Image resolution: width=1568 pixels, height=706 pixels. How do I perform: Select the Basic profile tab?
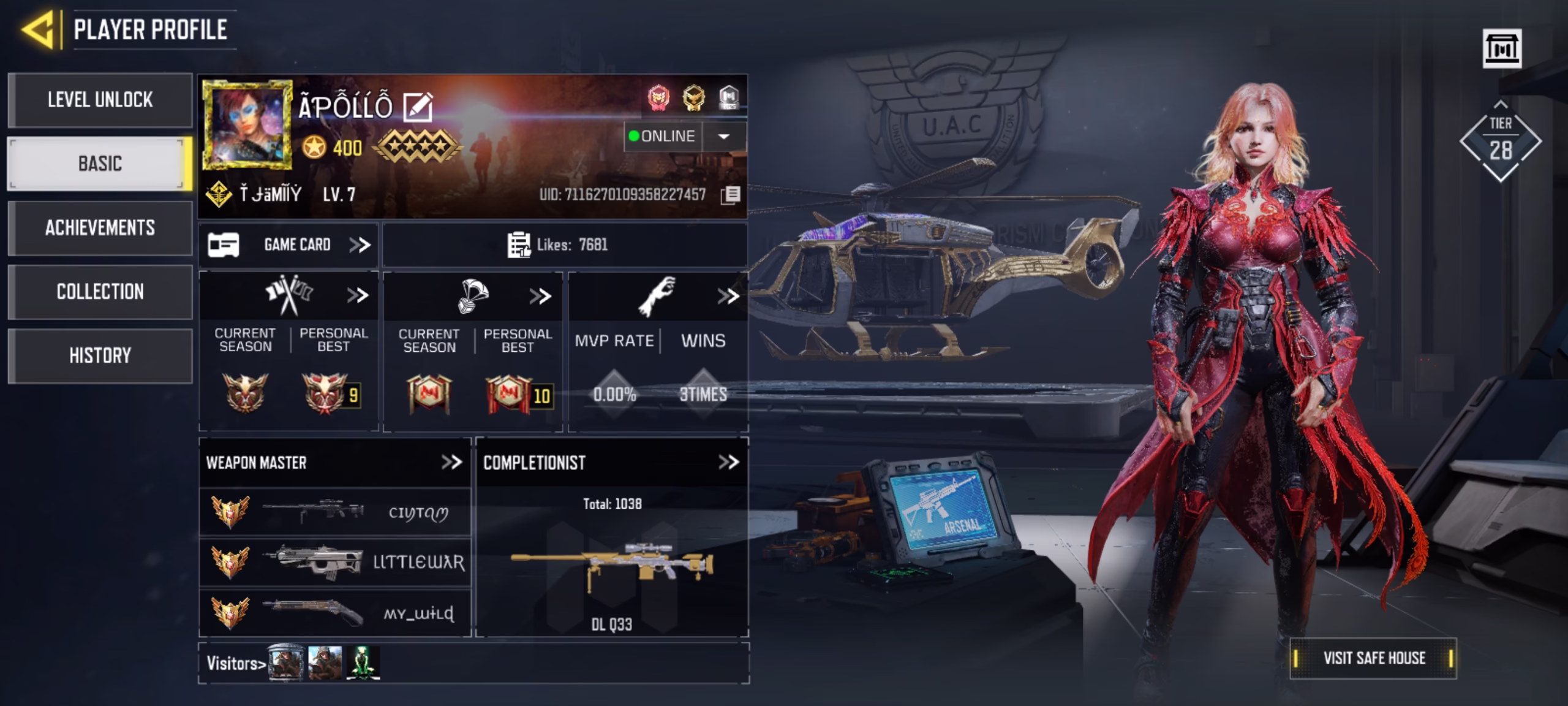point(100,164)
